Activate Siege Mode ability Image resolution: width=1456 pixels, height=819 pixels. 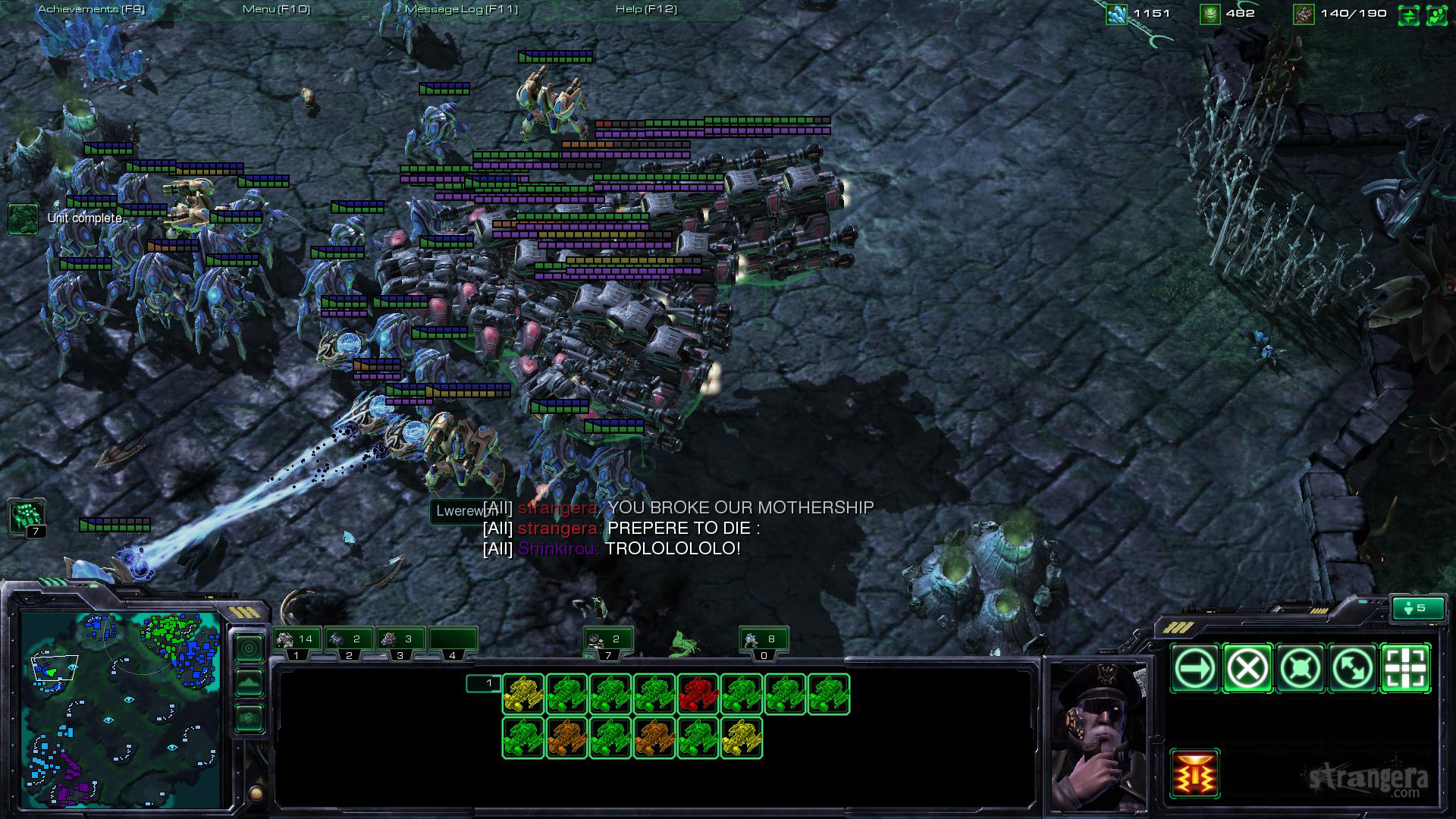pos(1194,773)
